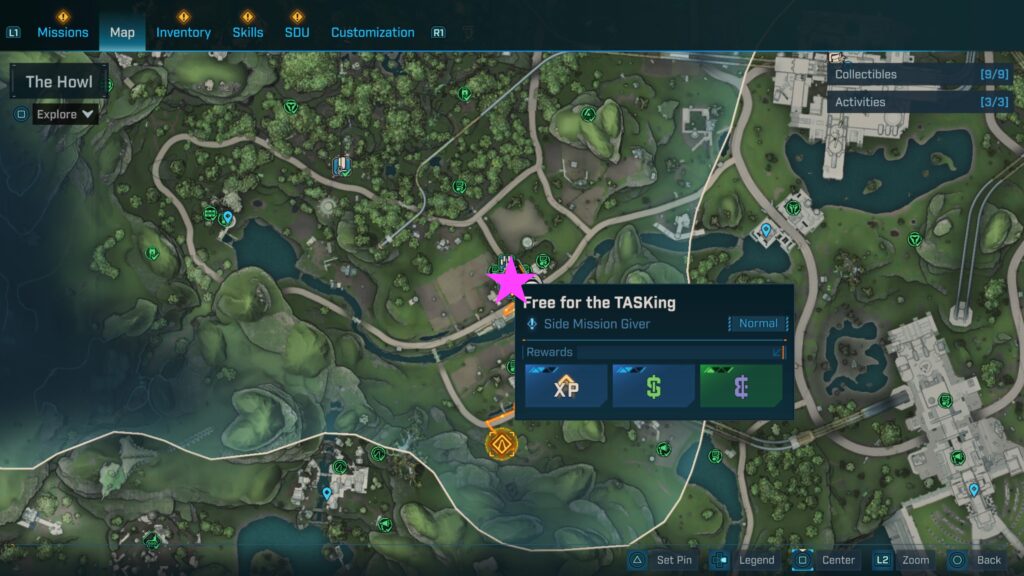
Task: Open the Explore filter dropdown
Action: pyautogui.click(x=66, y=114)
